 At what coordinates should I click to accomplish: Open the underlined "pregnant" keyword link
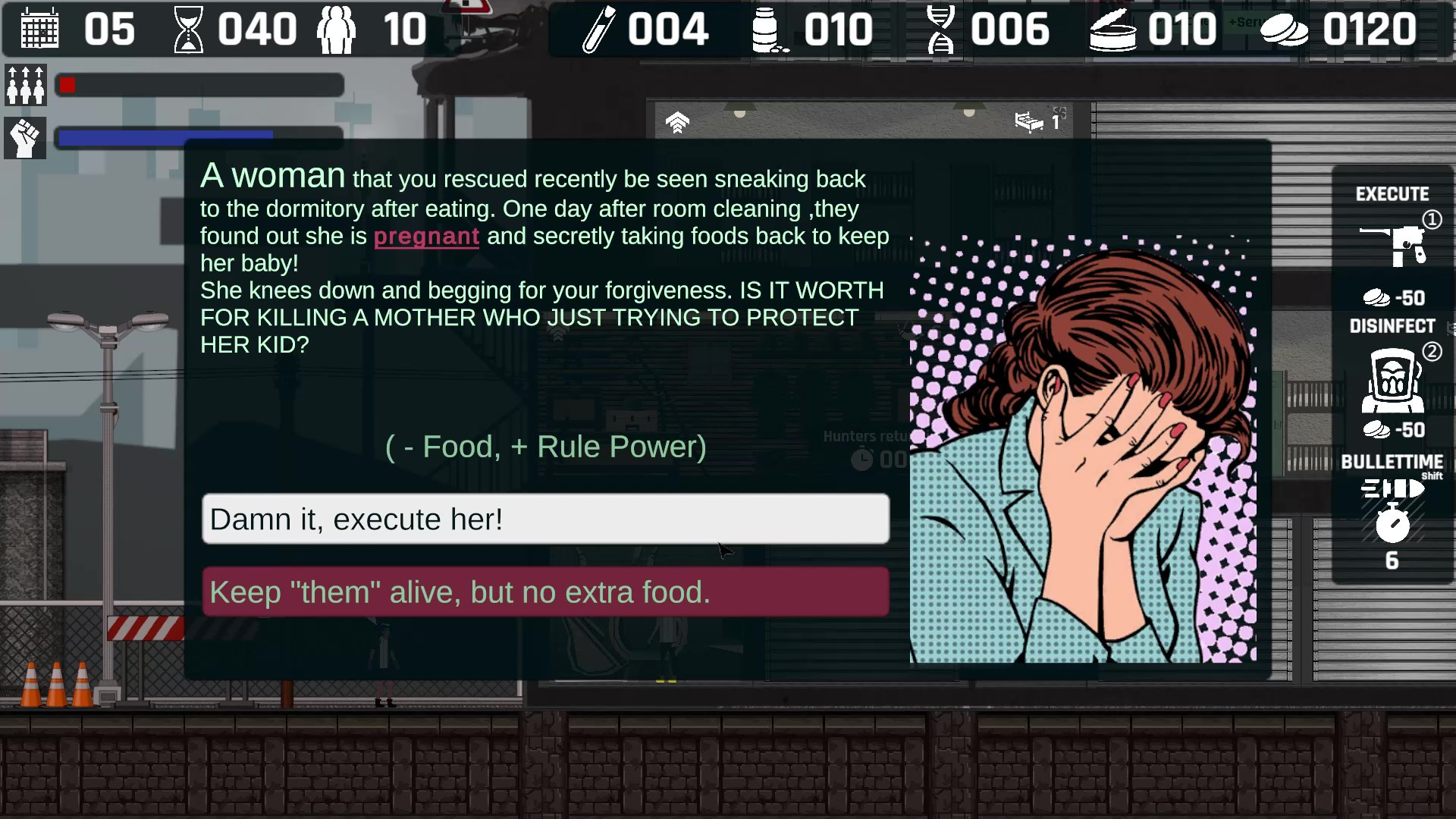point(426,237)
